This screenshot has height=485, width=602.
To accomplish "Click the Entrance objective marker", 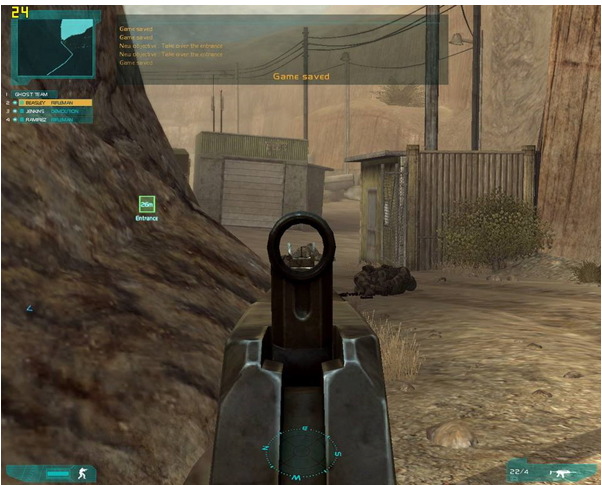I will (147, 204).
